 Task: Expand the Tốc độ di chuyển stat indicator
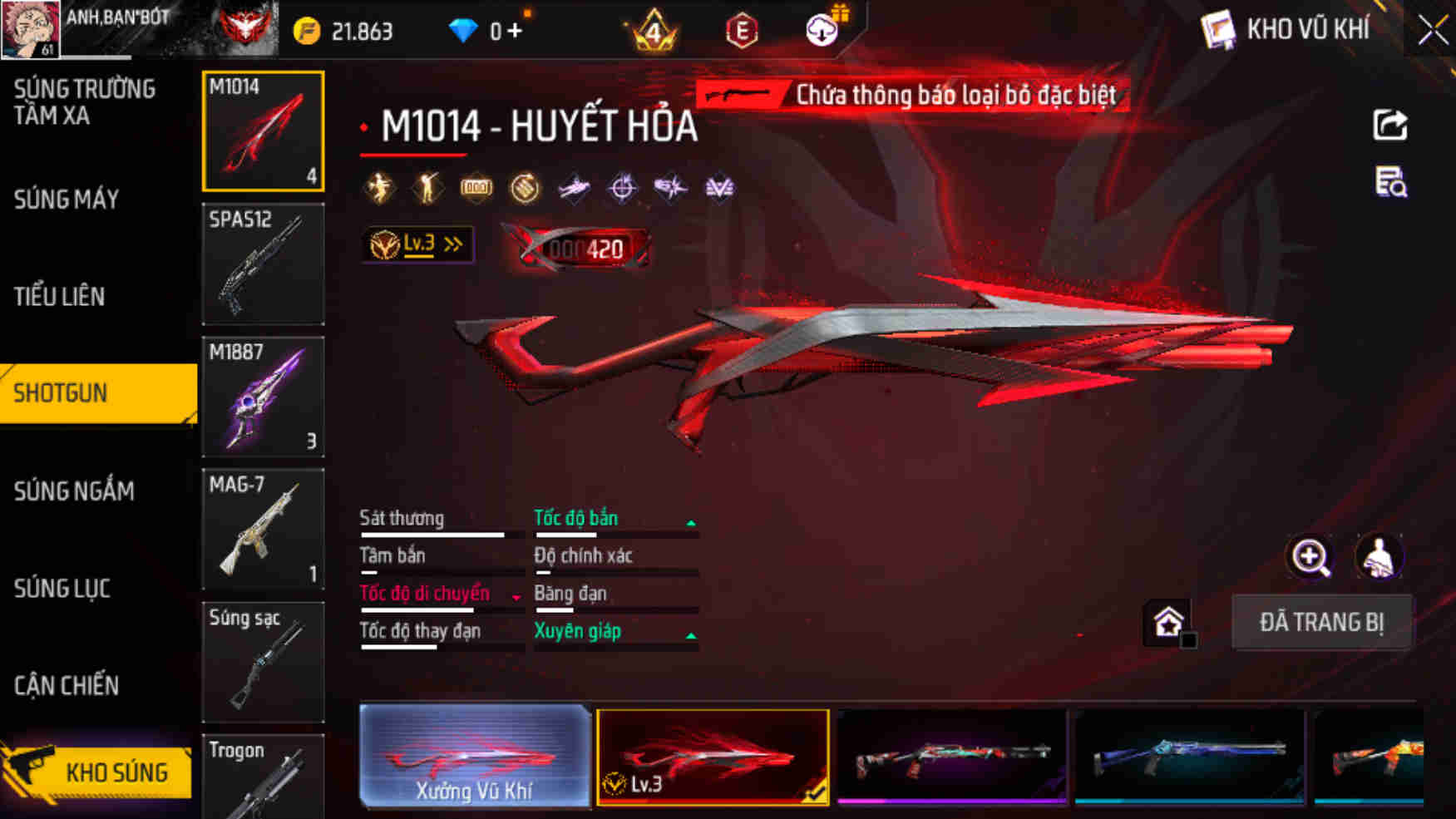click(516, 599)
